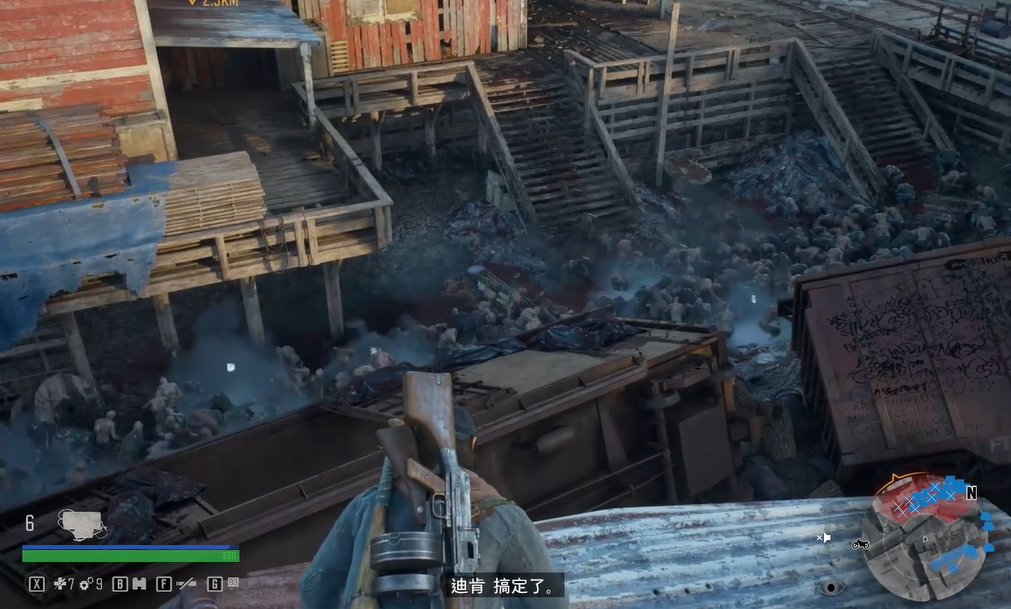
Task: Click the north compass marker on minimap
Action: pyautogui.click(x=970, y=492)
